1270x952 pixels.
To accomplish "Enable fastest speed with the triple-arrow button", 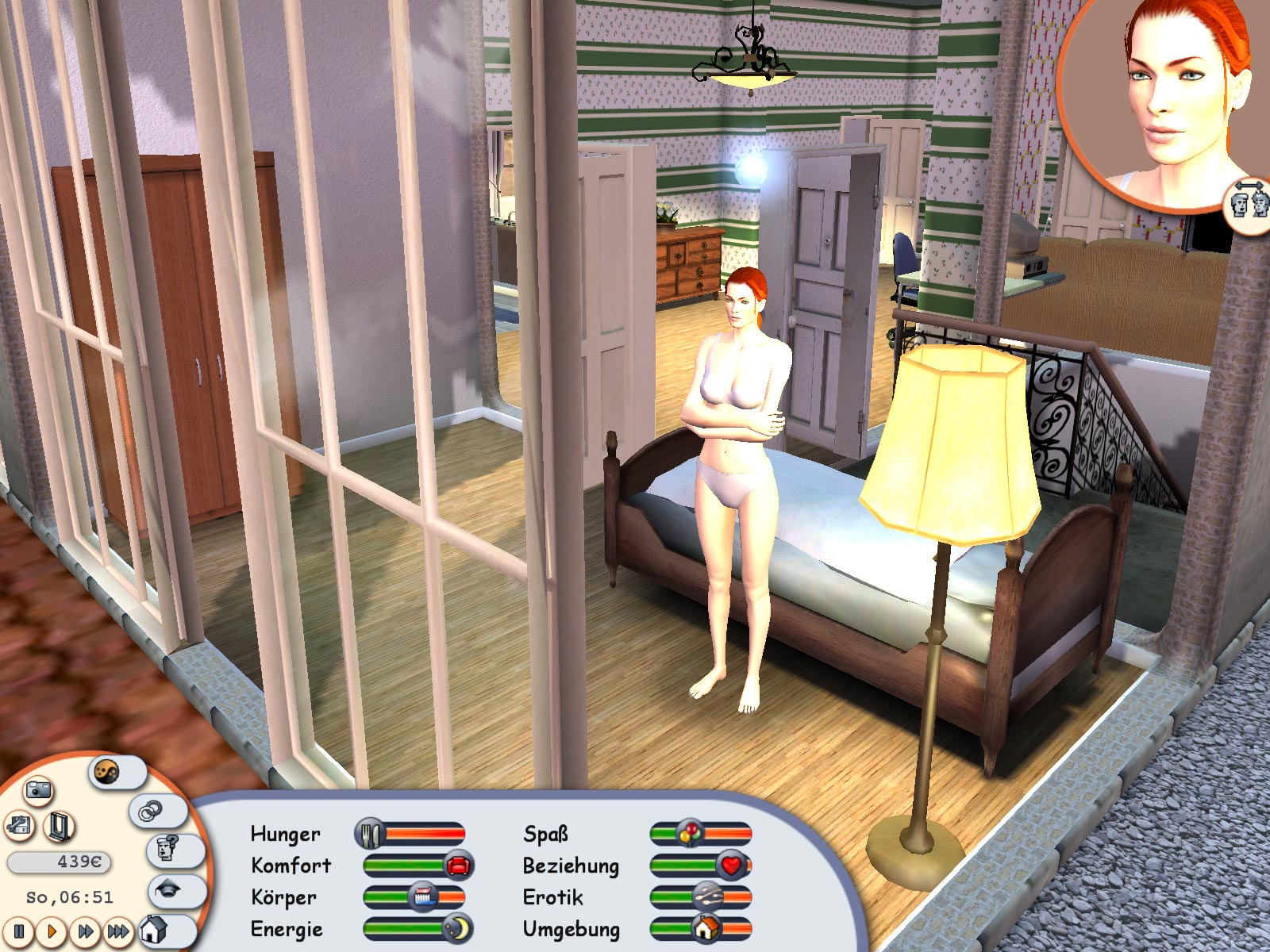I will [x=118, y=931].
